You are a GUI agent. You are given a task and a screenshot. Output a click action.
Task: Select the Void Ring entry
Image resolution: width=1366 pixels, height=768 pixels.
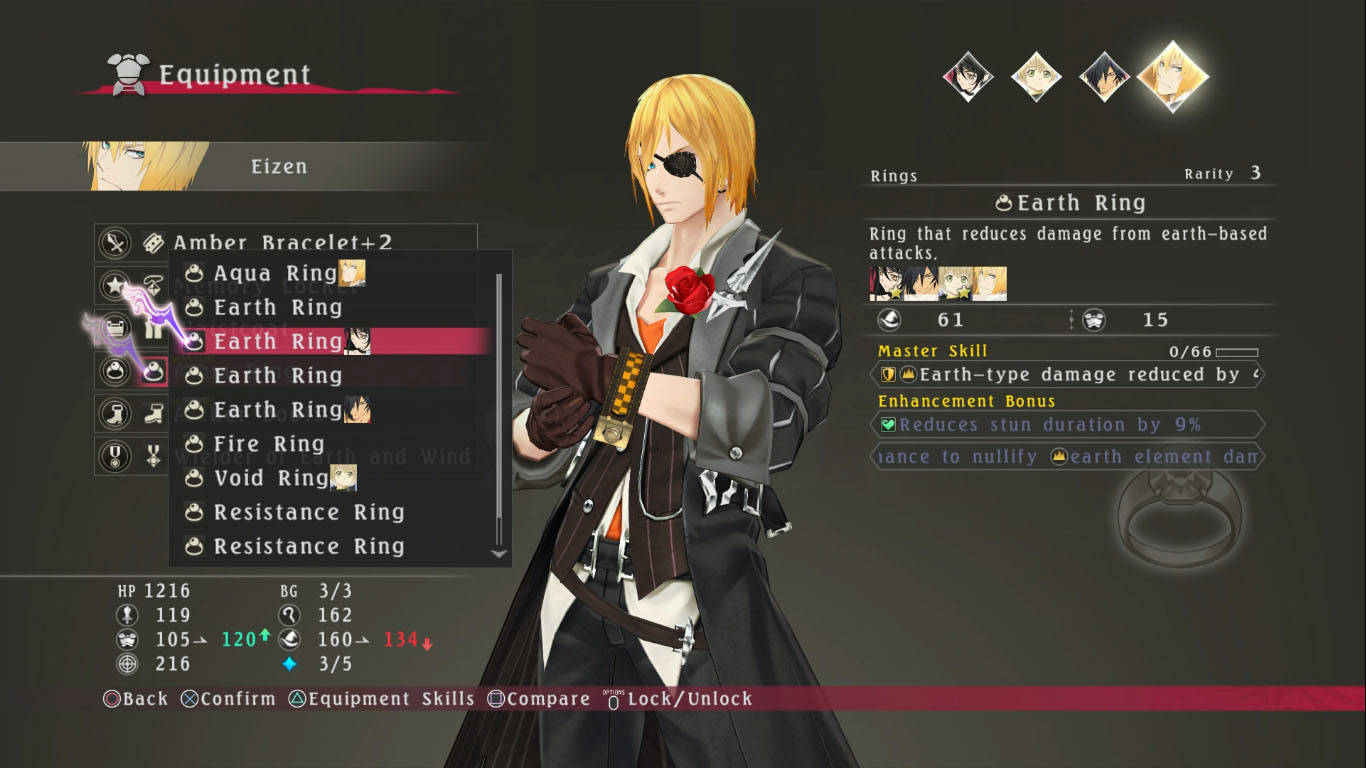point(271,478)
